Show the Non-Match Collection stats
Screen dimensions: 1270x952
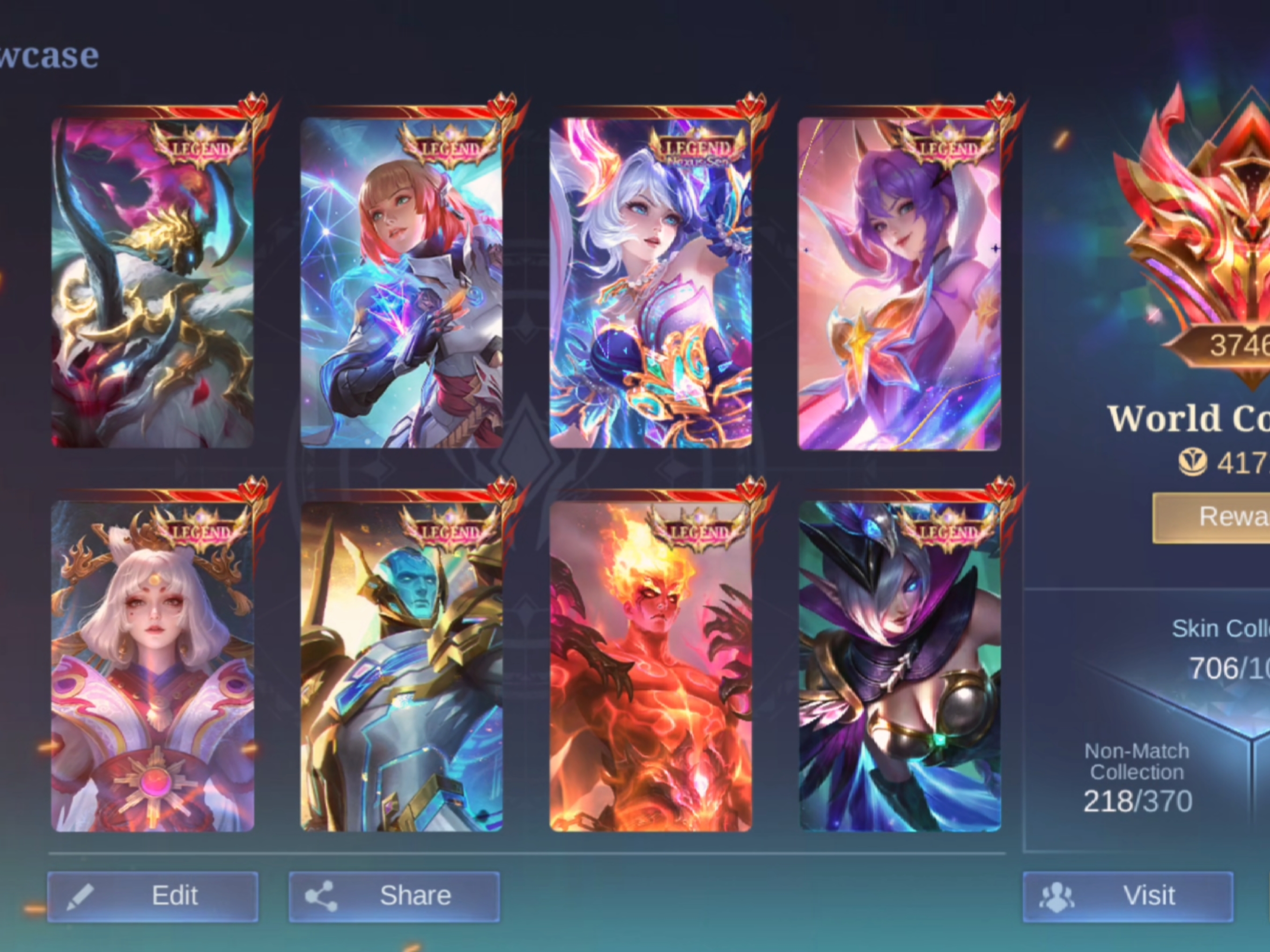pyautogui.click(x=1137, y=777)
